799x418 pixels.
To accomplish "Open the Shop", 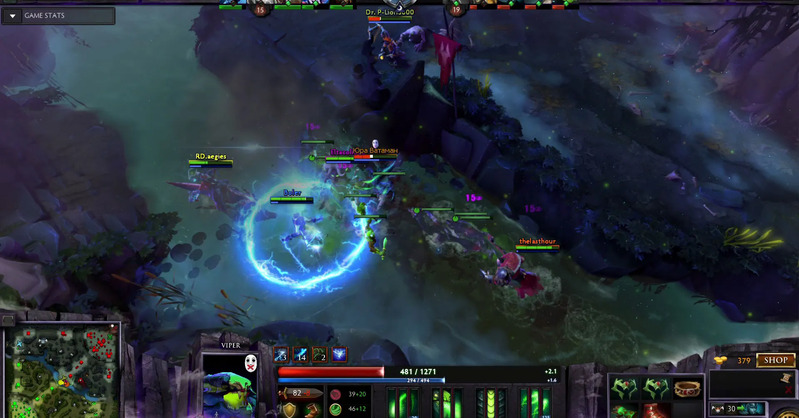I will [775, 360].
